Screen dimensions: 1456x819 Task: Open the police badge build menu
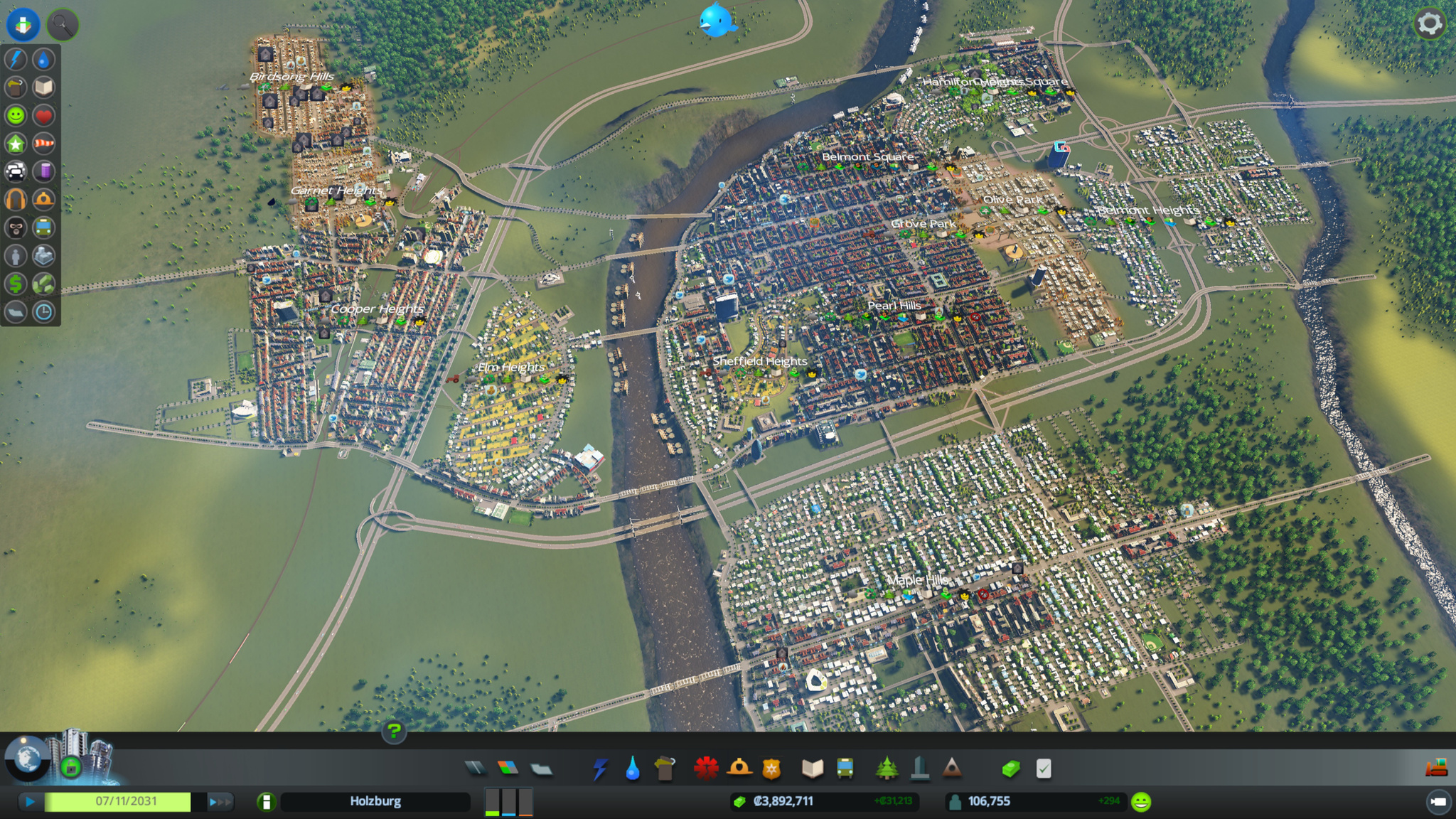(x=771, y=768)
